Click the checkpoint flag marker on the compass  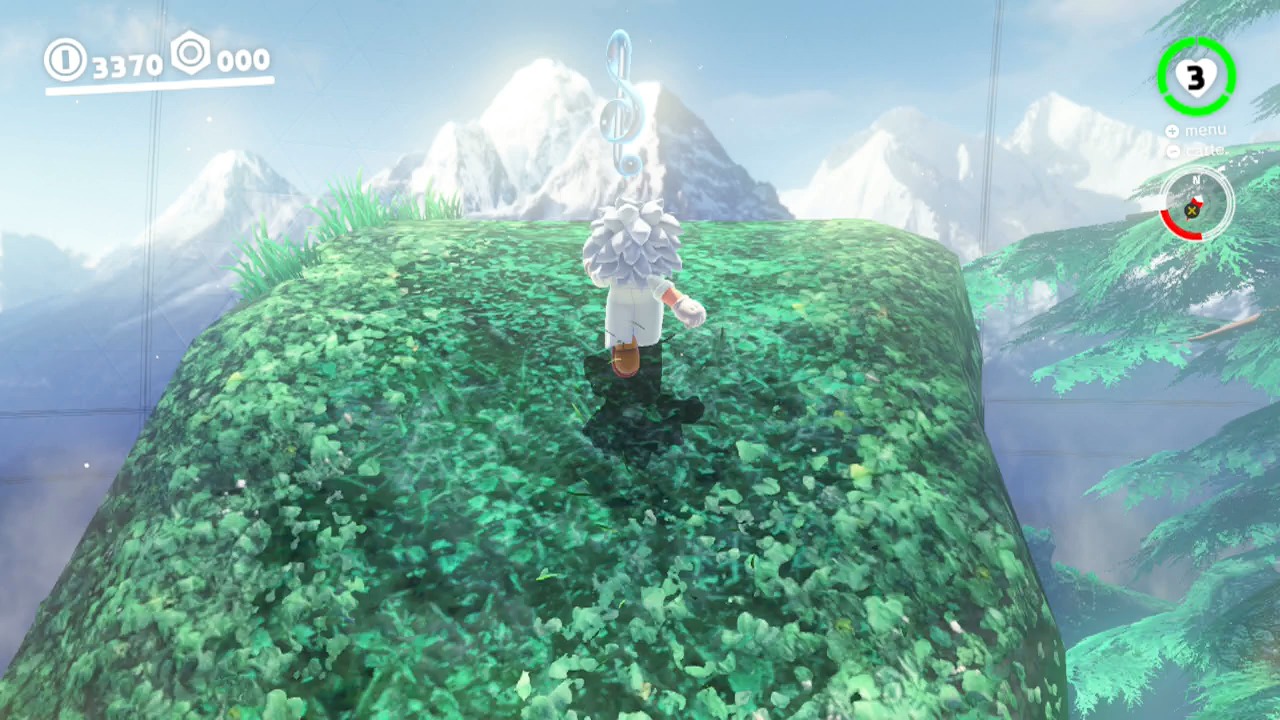pyautogui.click(x=1193, y=204)
